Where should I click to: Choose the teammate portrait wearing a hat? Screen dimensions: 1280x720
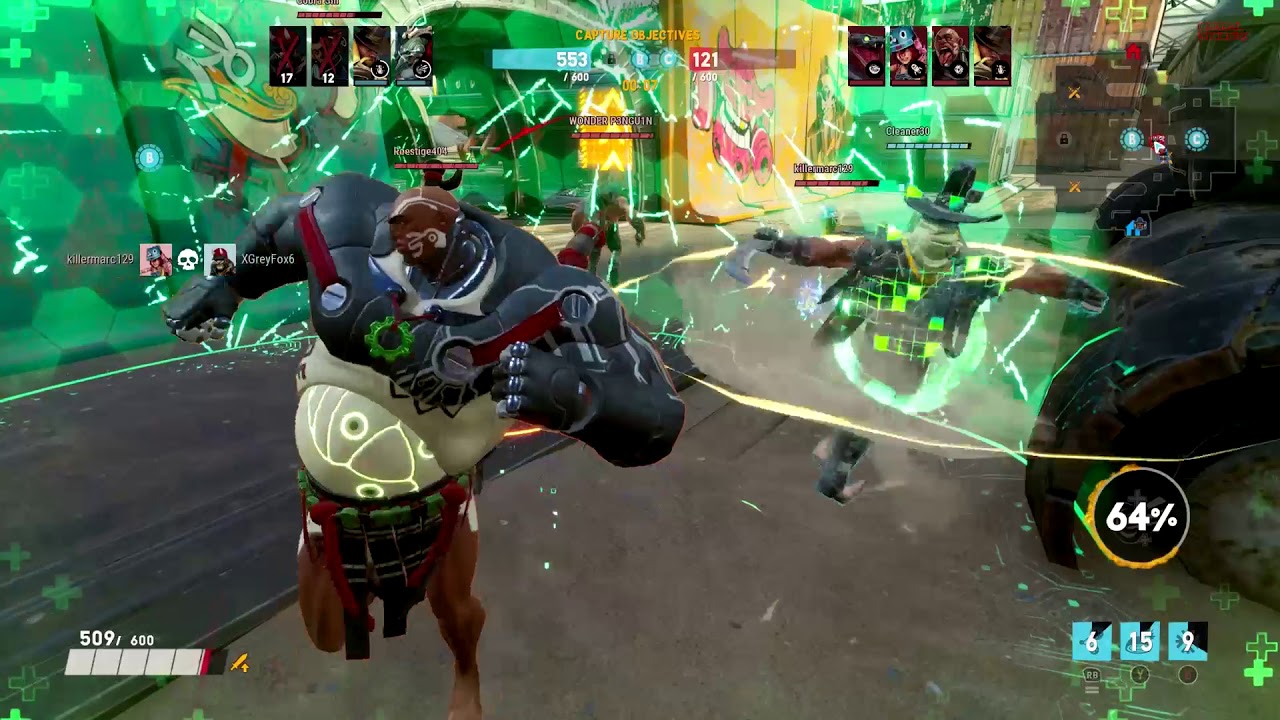coord(372,56)
